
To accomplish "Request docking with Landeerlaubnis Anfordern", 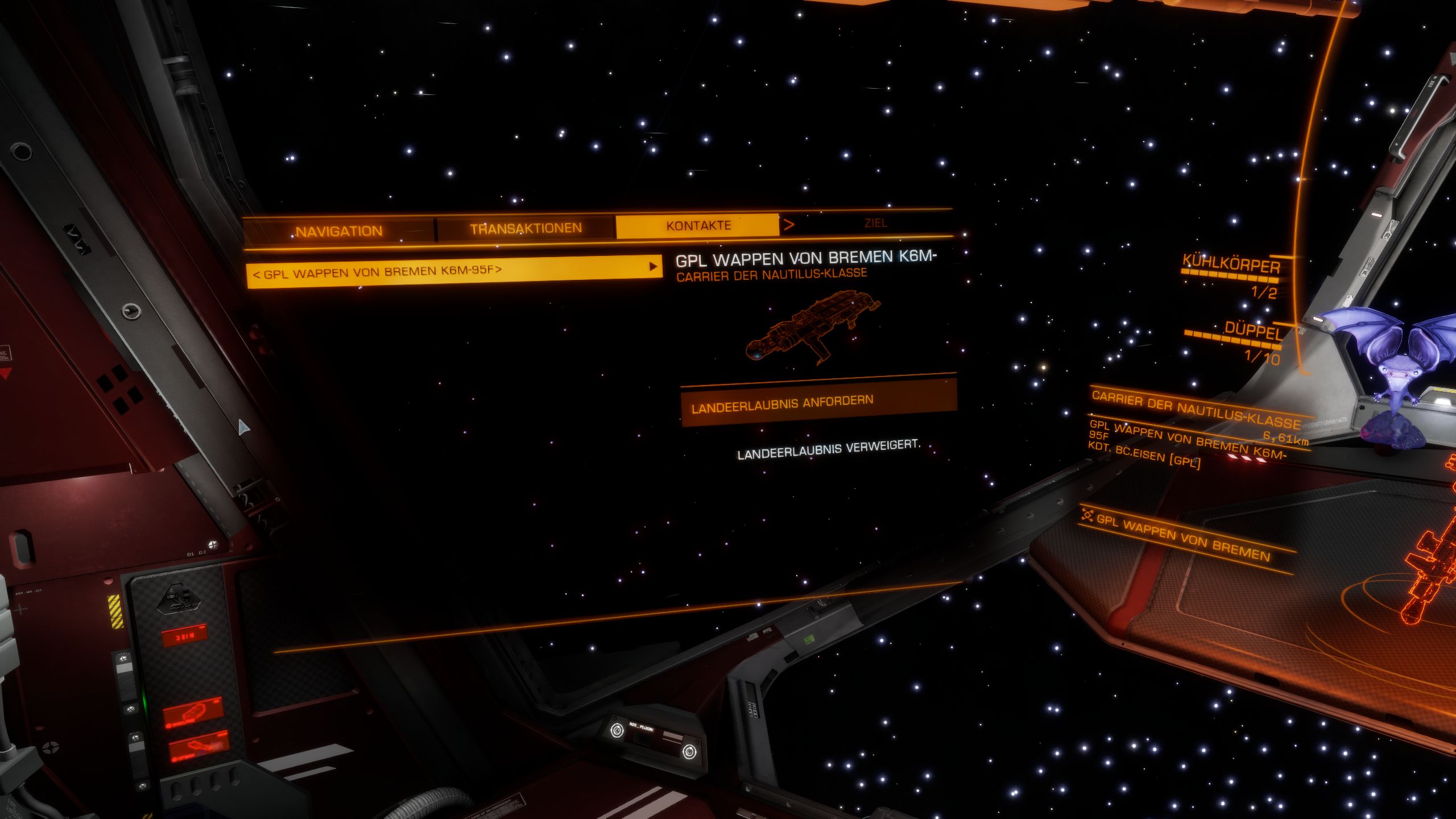I will 818,403.
